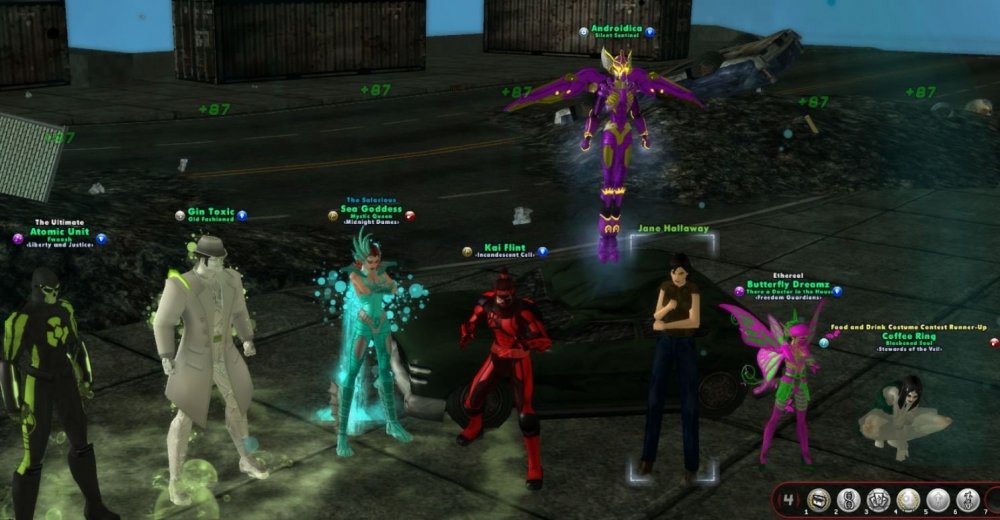The image size is (1000, 520).
Task: Target Androidica by her name label
Action: 617,31
